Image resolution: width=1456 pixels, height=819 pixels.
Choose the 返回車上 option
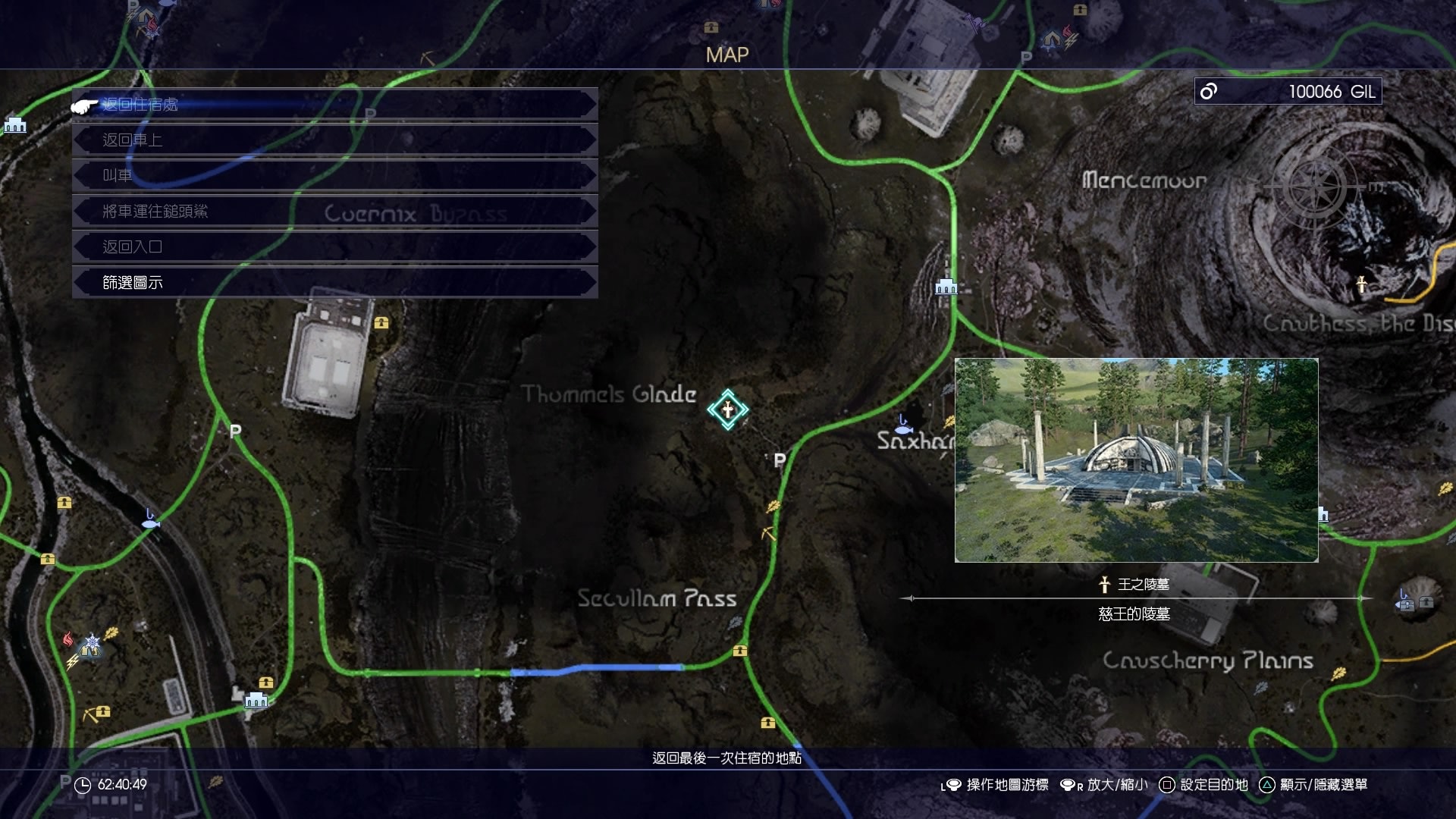[x=334, y=140]
